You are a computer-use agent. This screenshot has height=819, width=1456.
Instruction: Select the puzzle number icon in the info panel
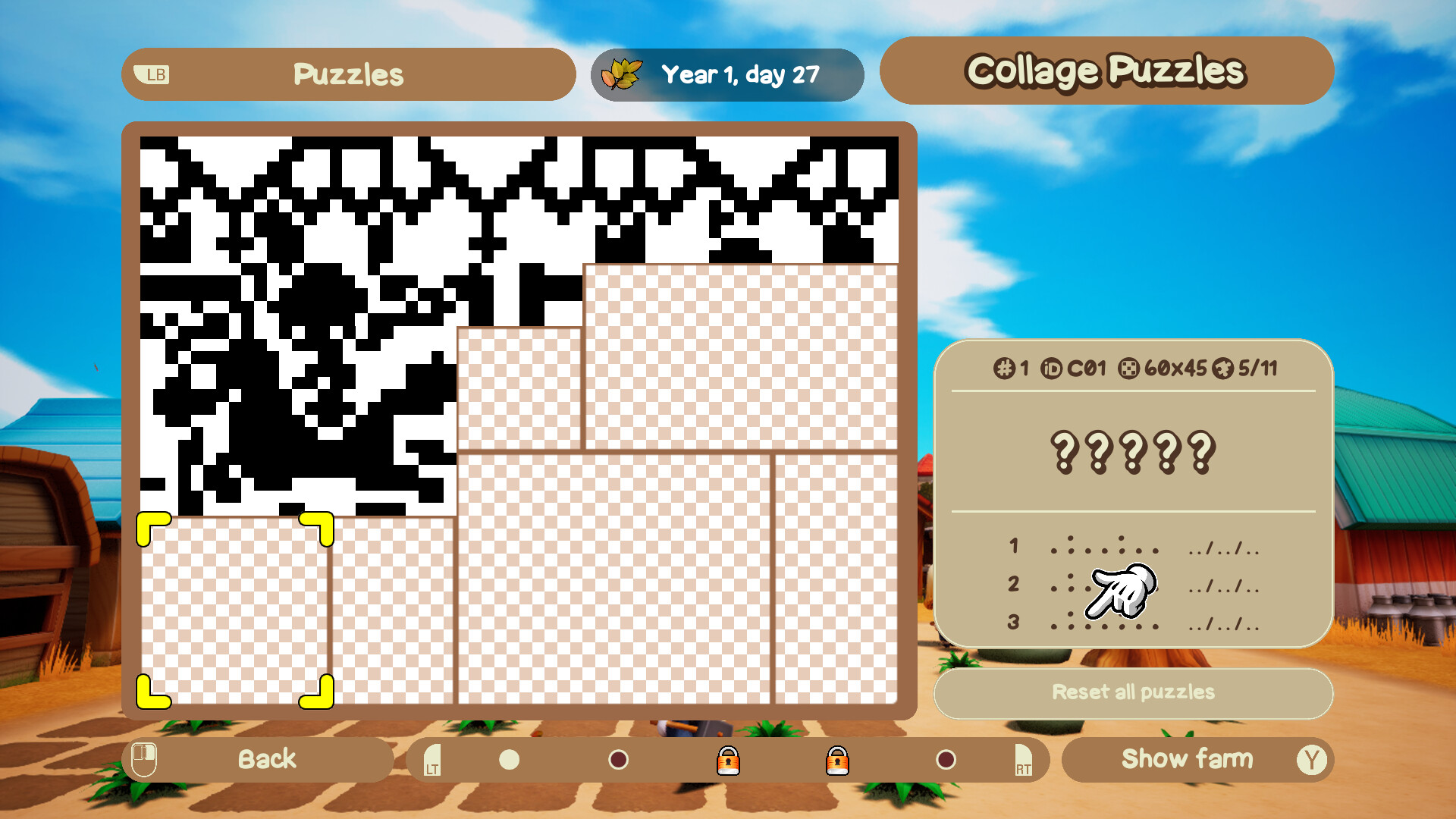click(x=1003, y=369)
